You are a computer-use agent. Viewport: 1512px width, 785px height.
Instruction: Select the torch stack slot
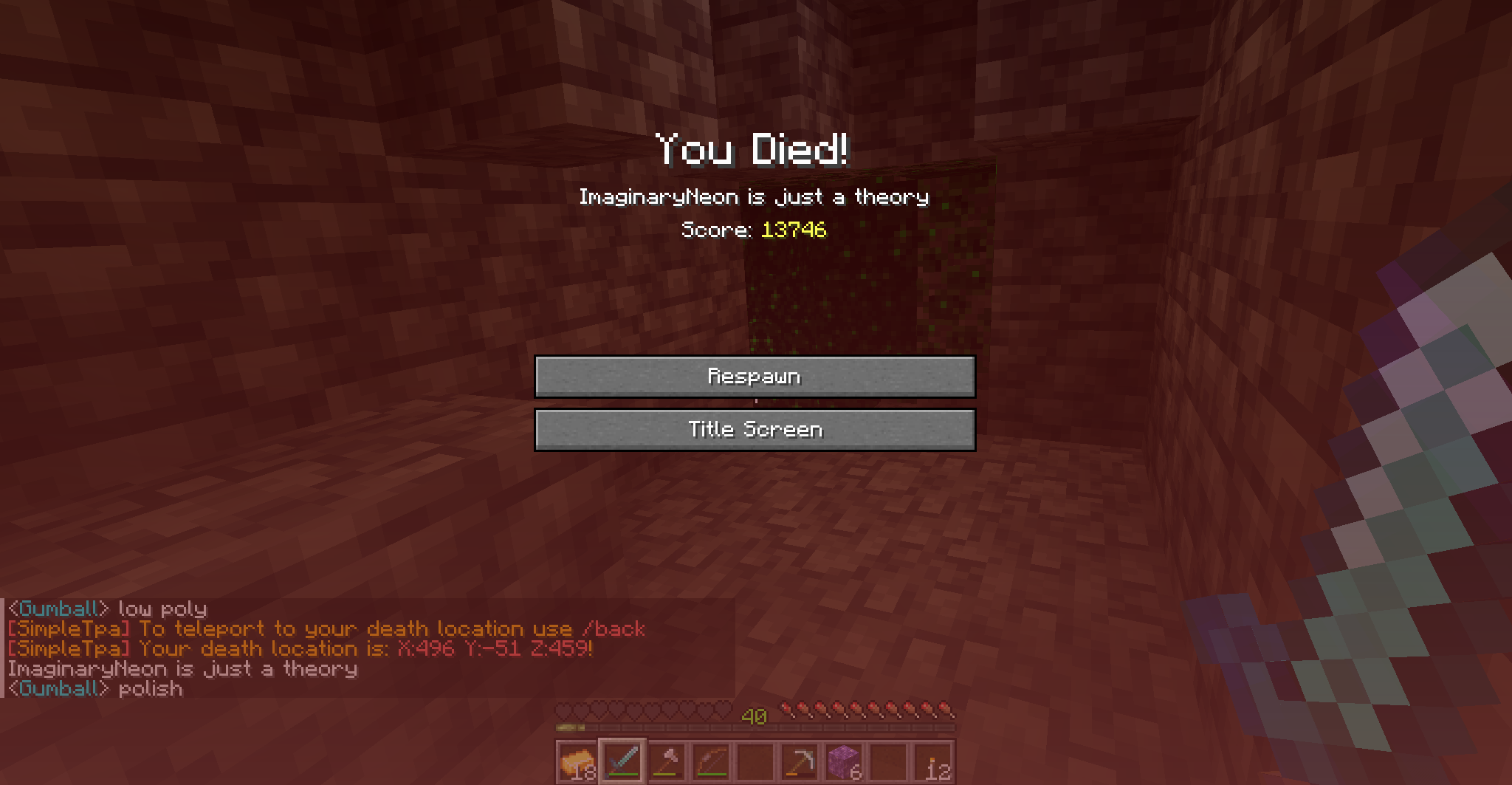(x=933, y=761)
